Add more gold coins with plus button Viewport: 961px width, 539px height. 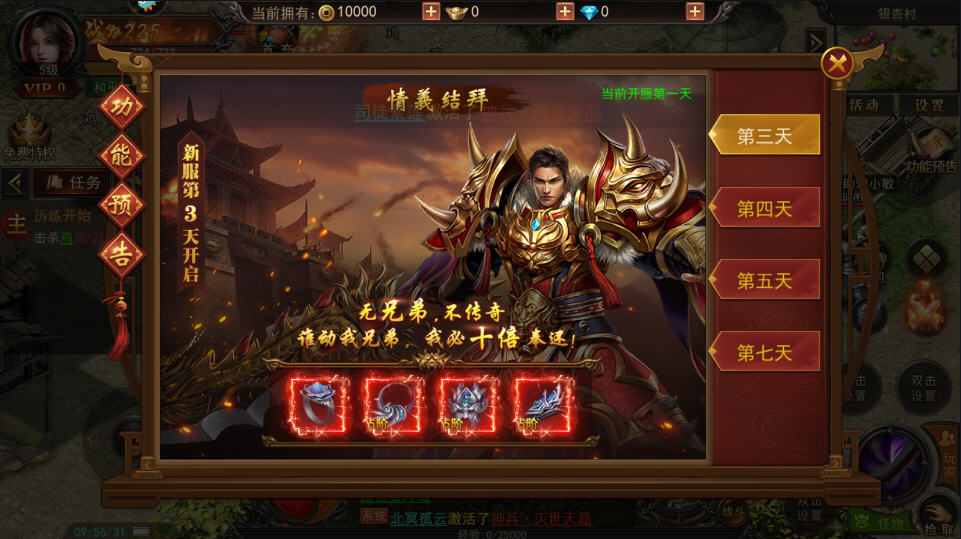(431, 12)
